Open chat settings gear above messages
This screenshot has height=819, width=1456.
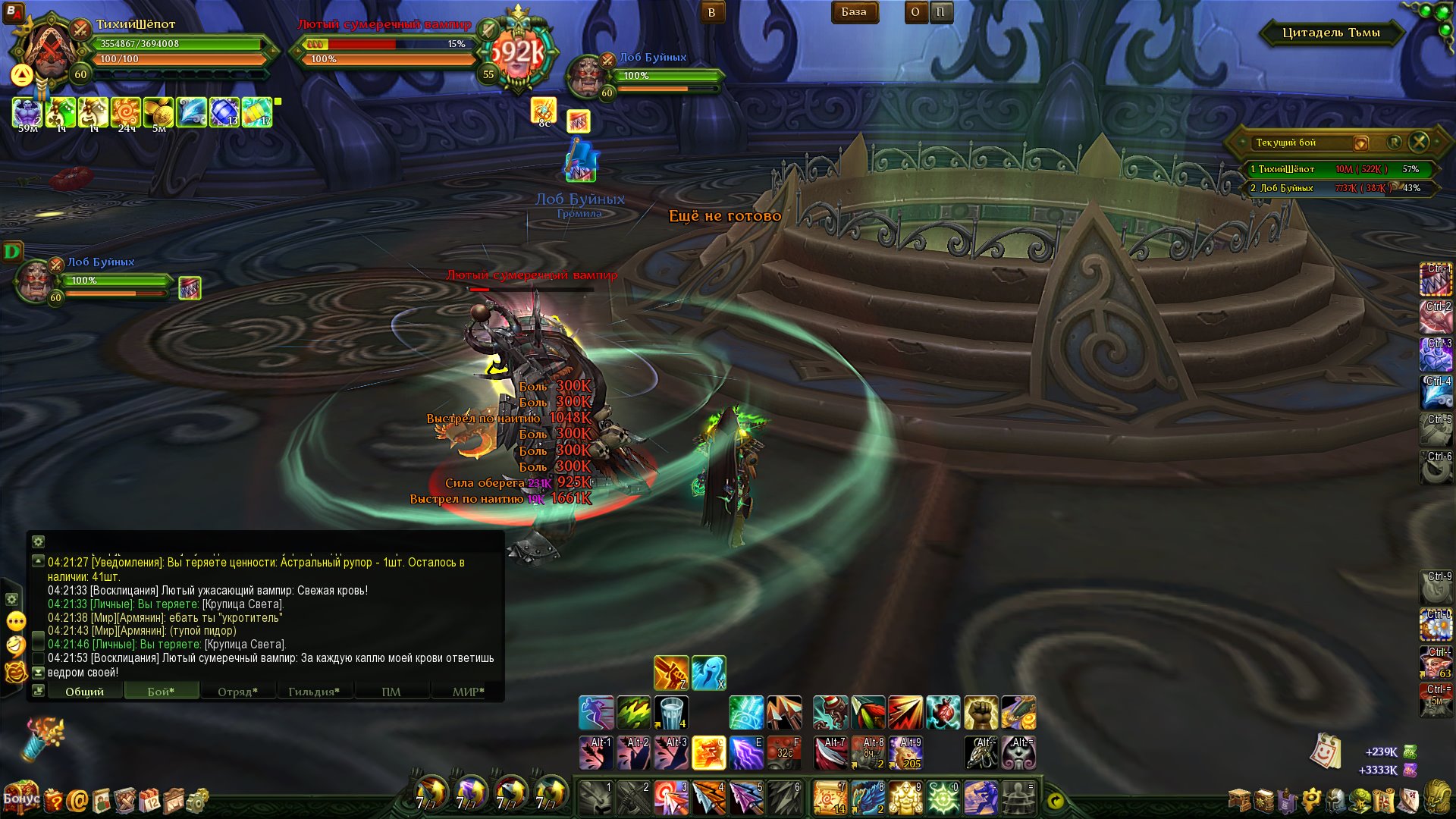(x=38, y=541)
